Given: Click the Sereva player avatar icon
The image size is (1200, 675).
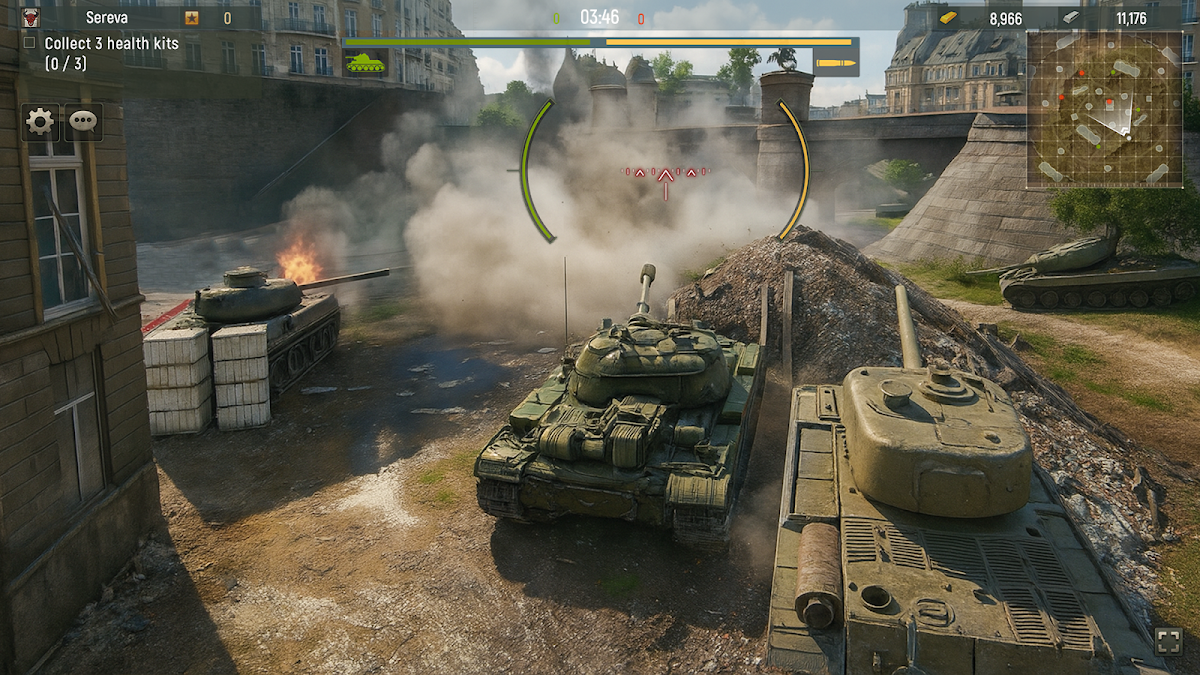Looking at the screenshot, I should click(31, 17).
